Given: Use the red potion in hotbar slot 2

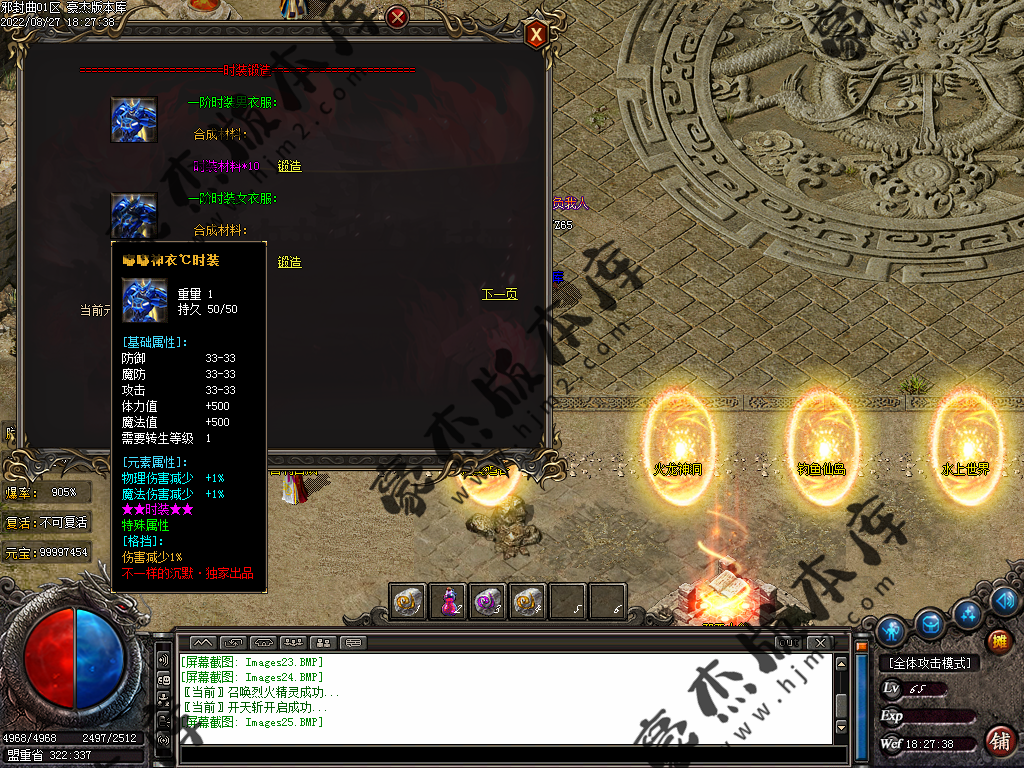Looking at the screenshot, I should point(449,601).
